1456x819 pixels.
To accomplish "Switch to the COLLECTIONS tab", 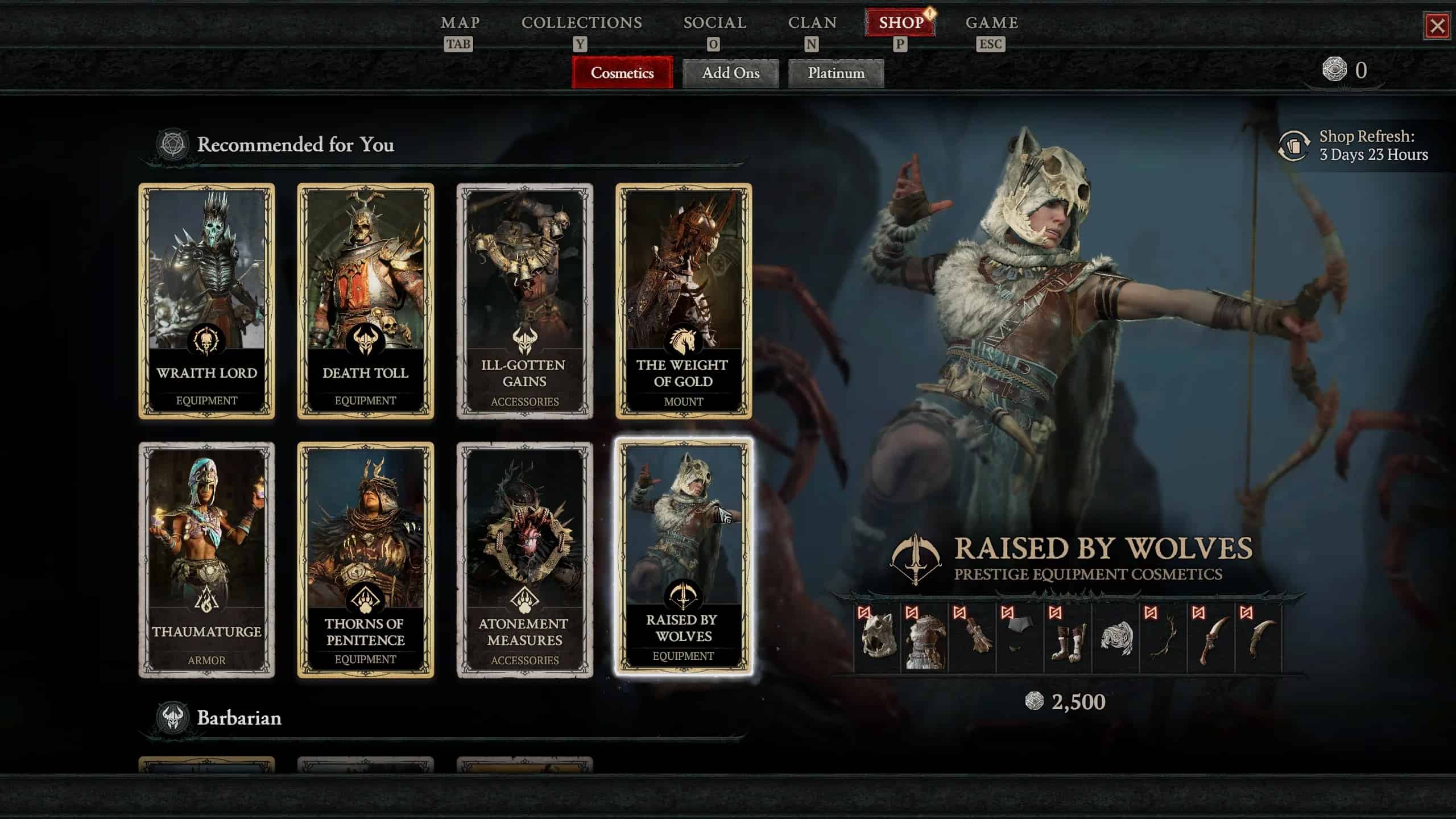I will click(x=582, y=23).
